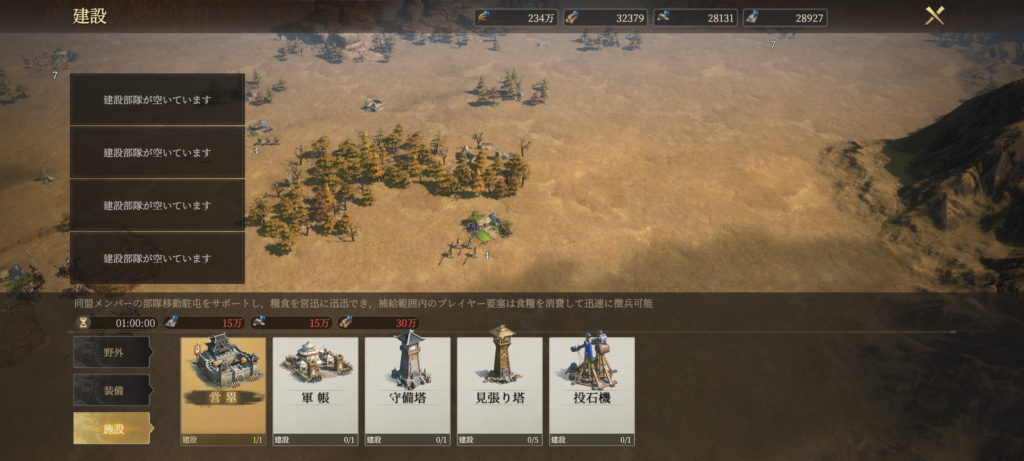Screen dimensions: 1024x461
Task: Switch to the 施設 facilities tab
Action: 112,428
